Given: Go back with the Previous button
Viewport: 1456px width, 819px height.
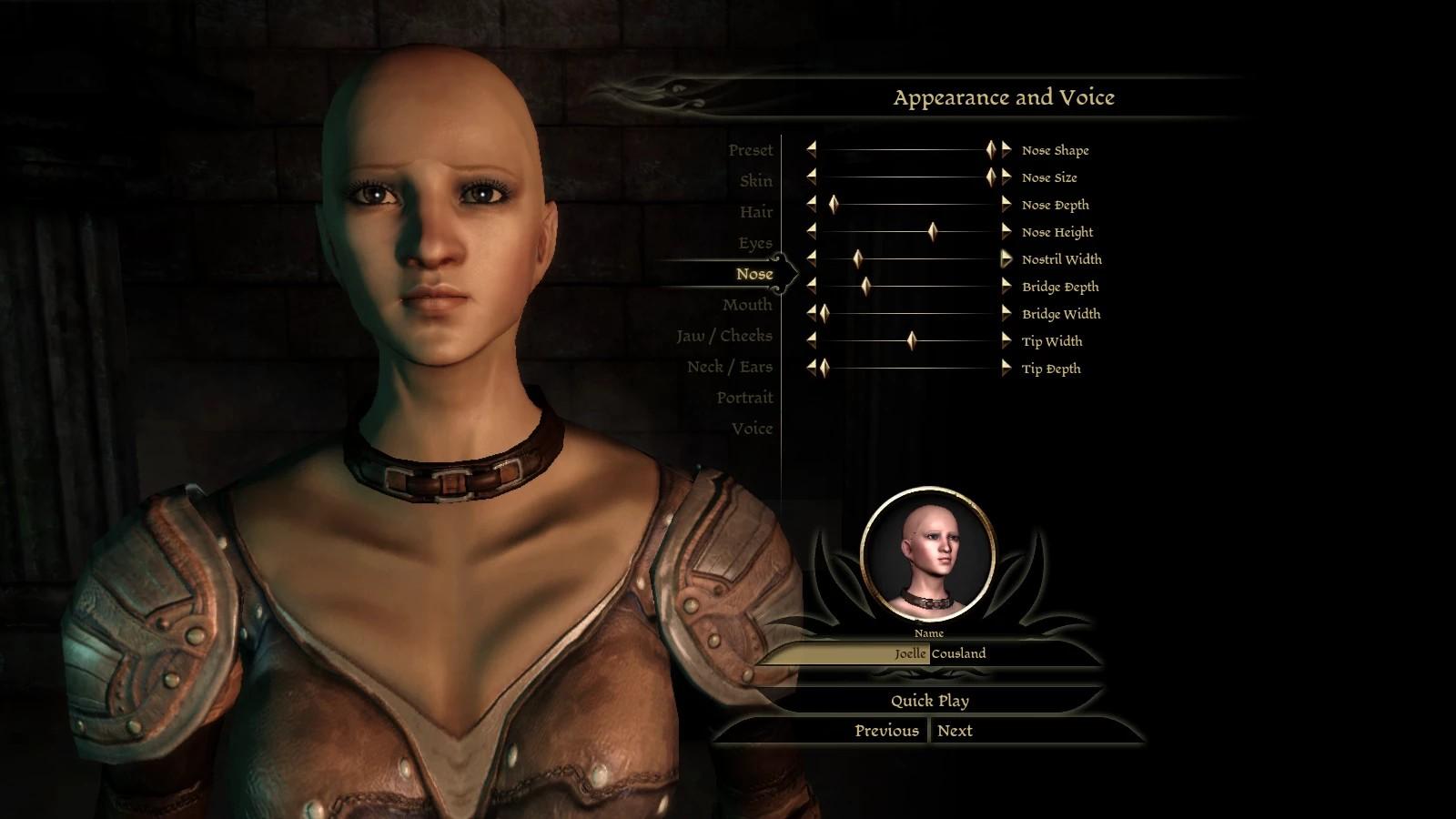Looking at the screenshot, I should coord(886,731).
